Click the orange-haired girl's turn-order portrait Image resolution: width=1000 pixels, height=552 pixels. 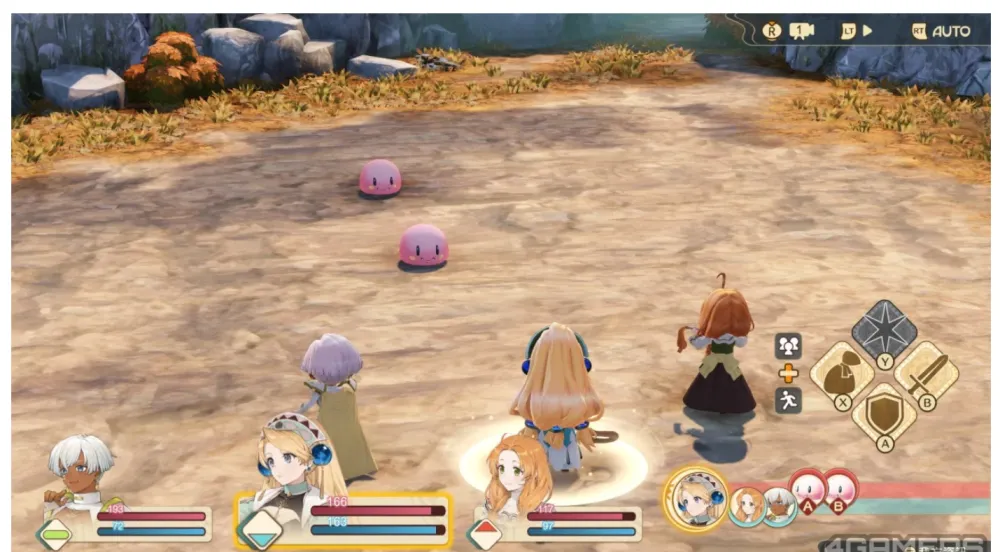745,505
